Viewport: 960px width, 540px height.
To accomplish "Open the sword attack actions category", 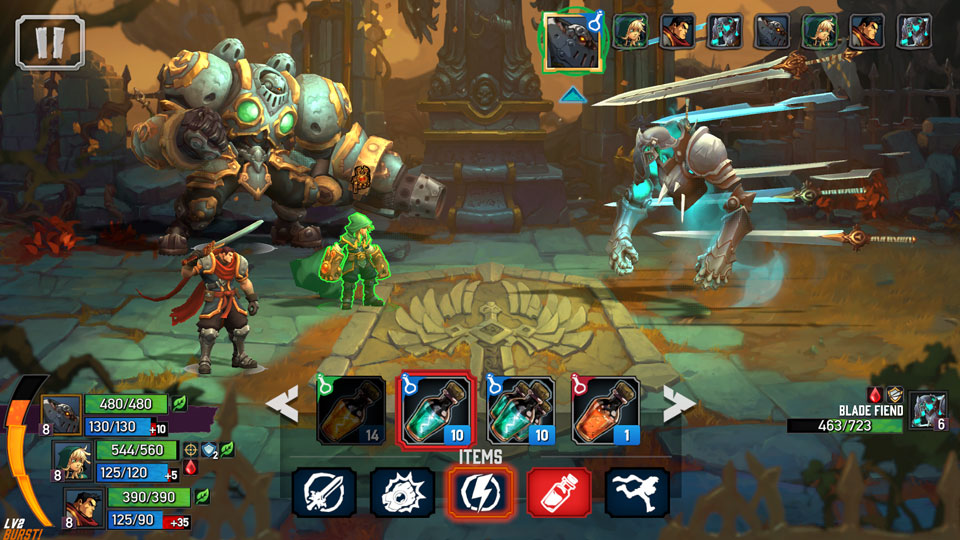I will coord(325,492).
